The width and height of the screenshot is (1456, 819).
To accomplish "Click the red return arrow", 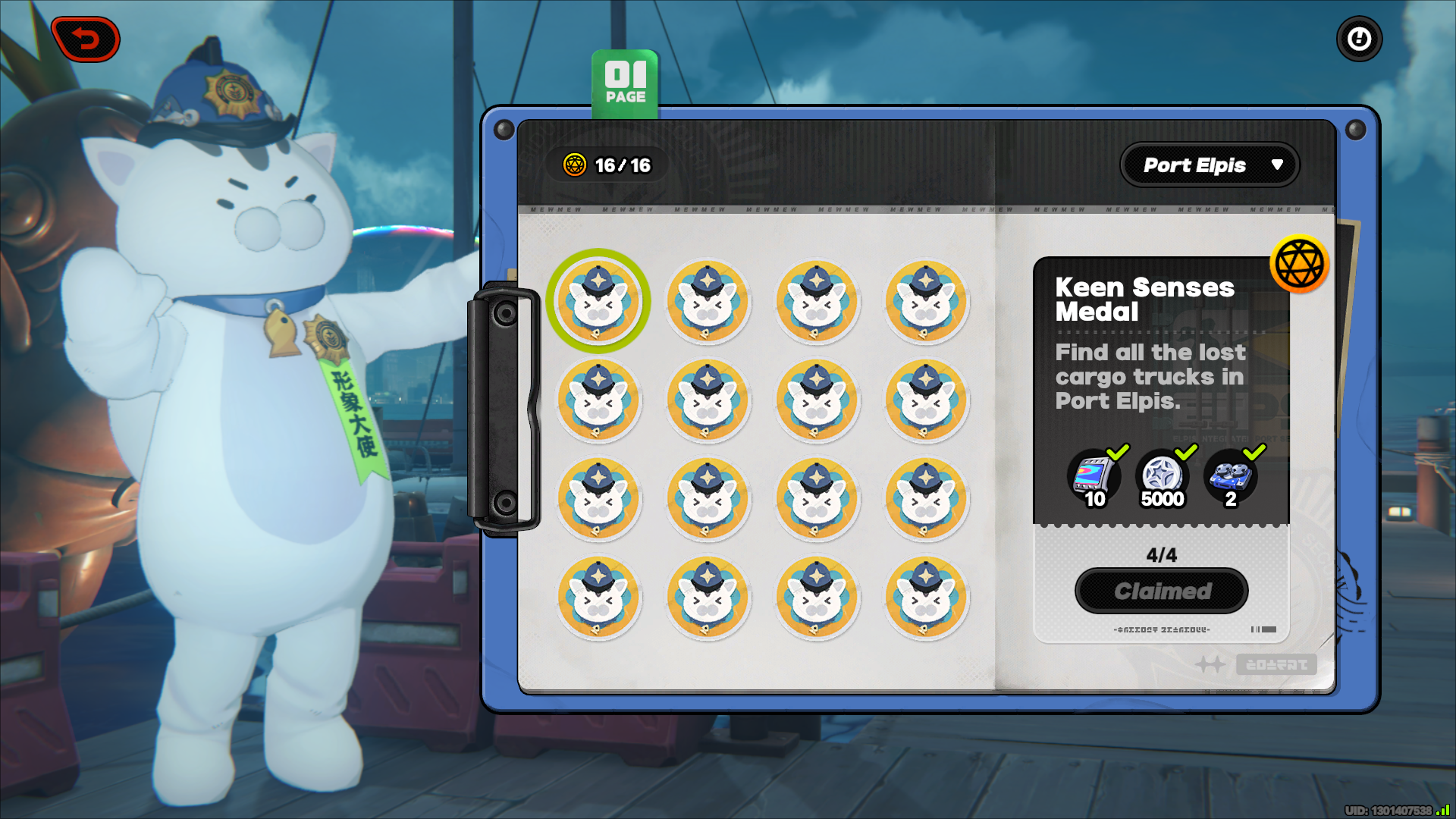I will tap(86, 39).
